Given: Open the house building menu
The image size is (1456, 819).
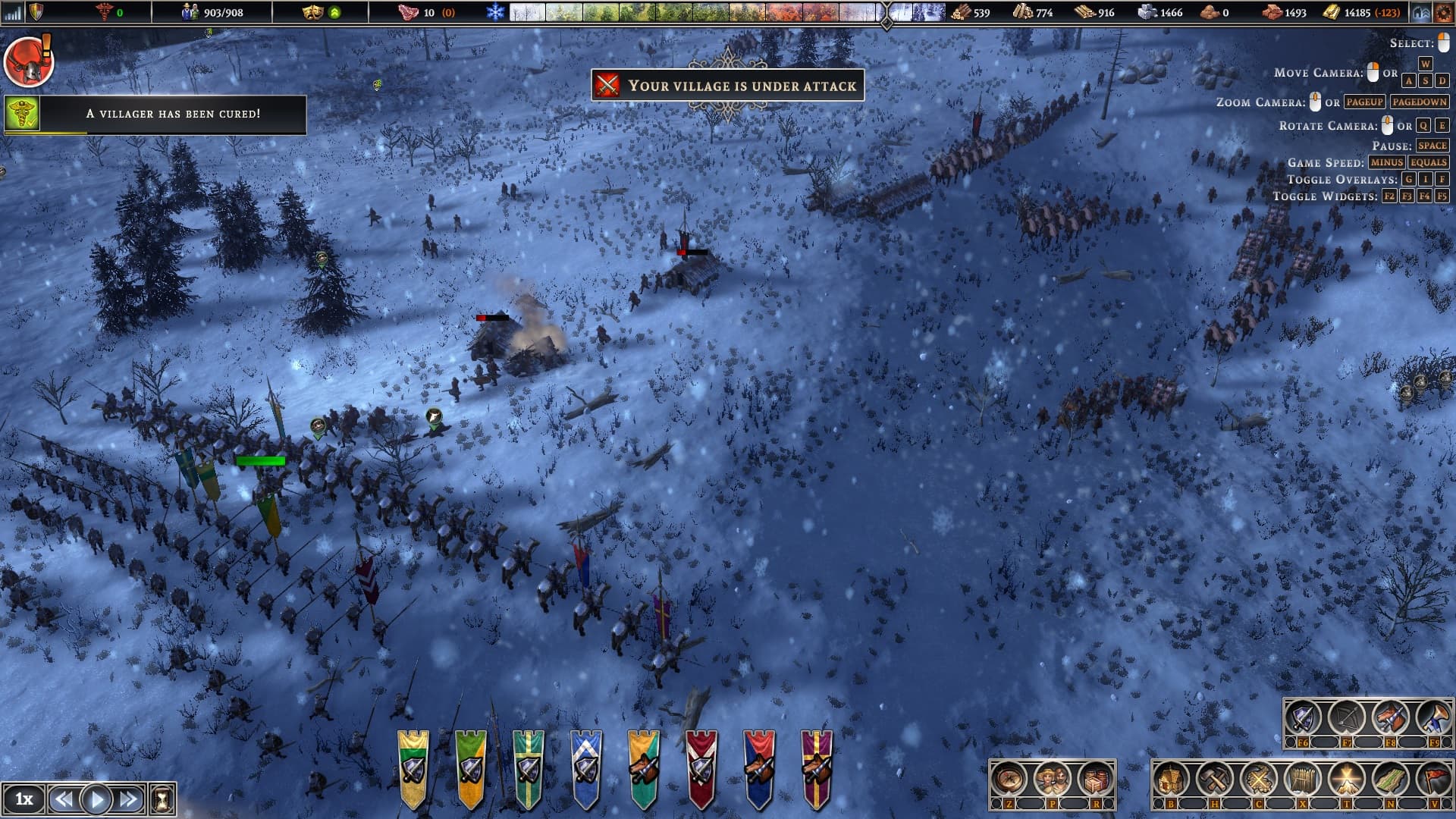Looking at the screenshot, I should (x=1171, y=780).
